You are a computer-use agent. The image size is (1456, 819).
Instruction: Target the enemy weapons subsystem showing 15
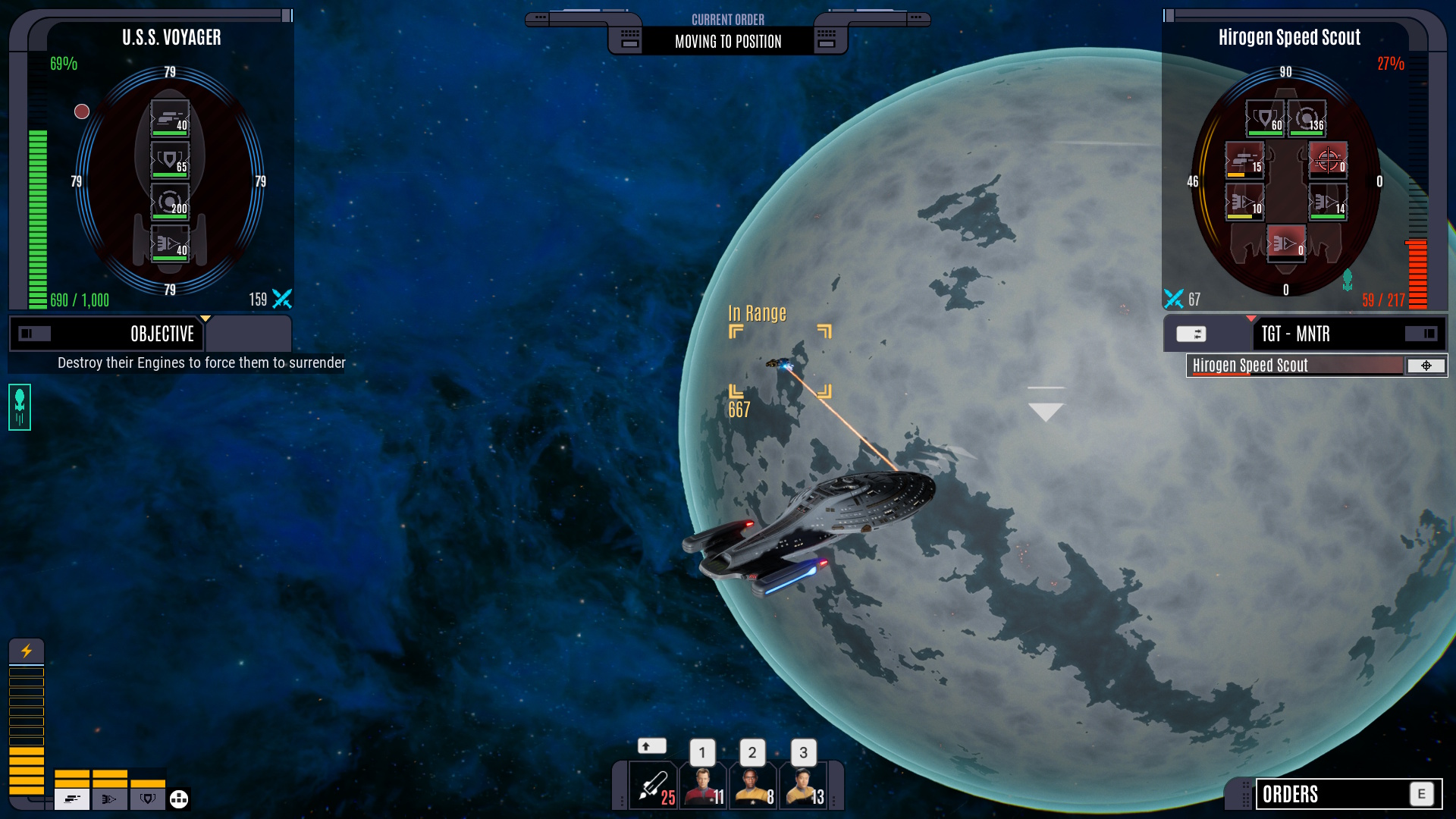click(1244, 160)
